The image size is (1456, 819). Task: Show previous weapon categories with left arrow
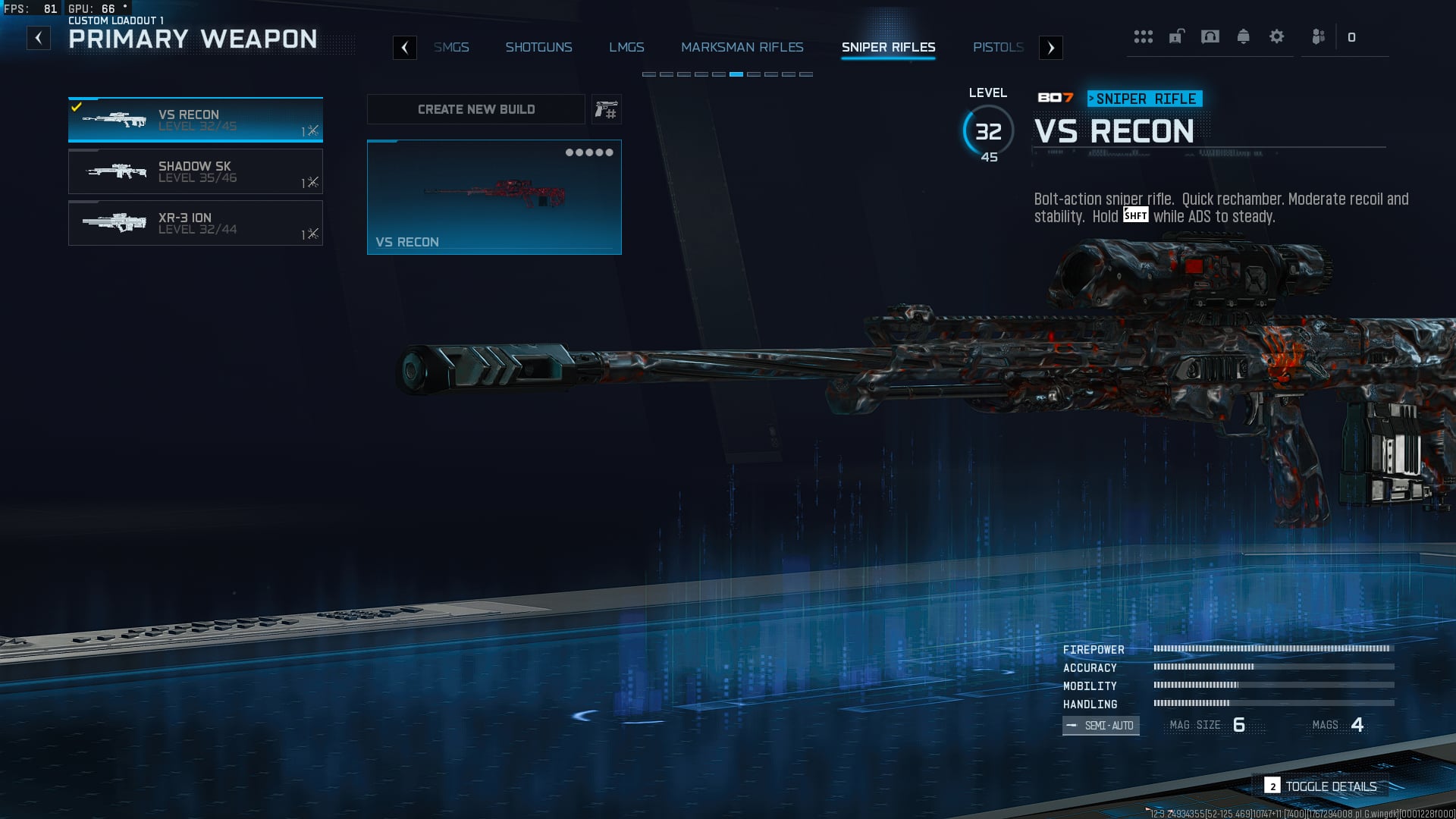[x=405, y=48]
